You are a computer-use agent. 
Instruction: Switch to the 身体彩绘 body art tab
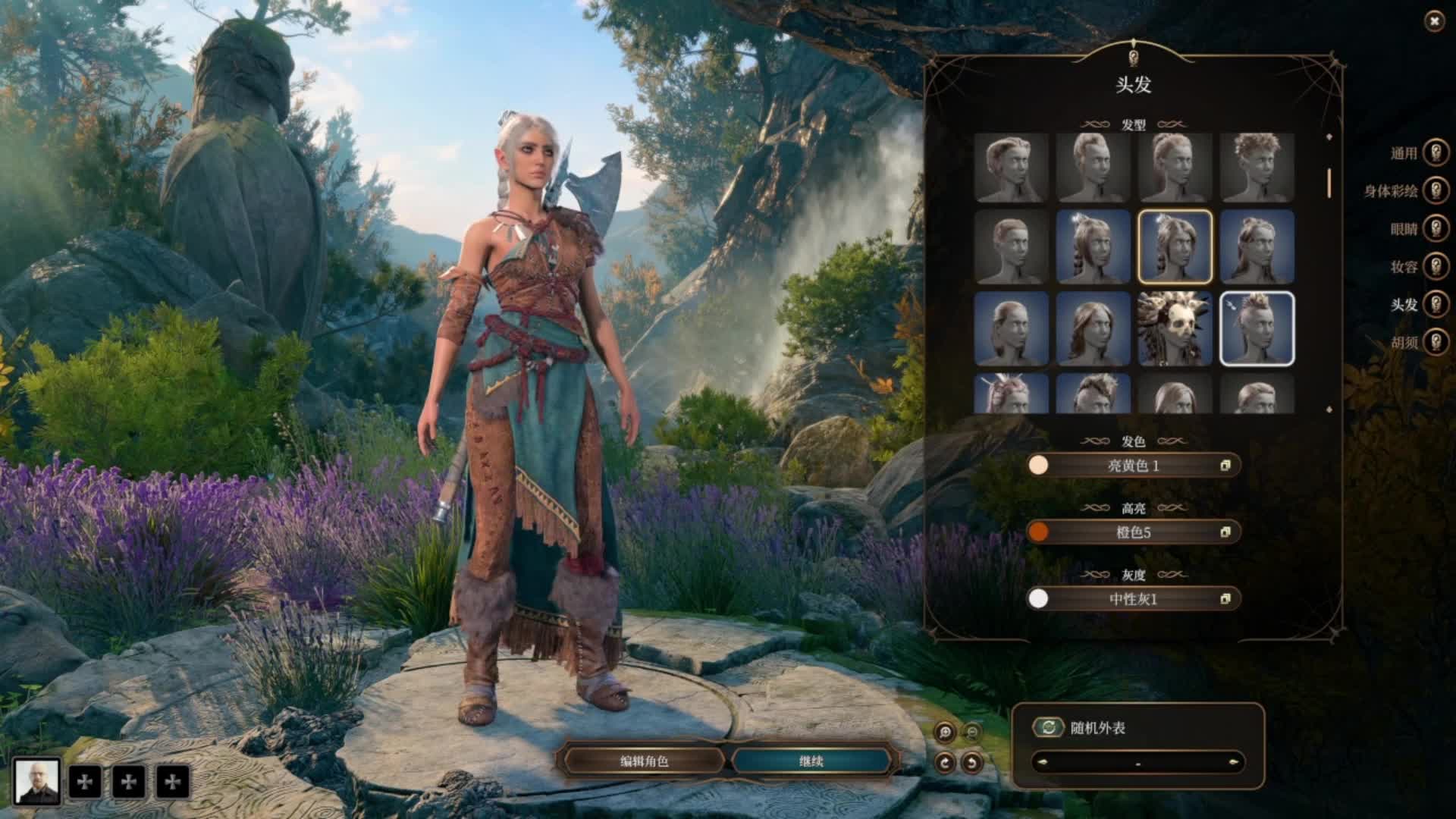pyautogui.click(x=1436, y=190)
